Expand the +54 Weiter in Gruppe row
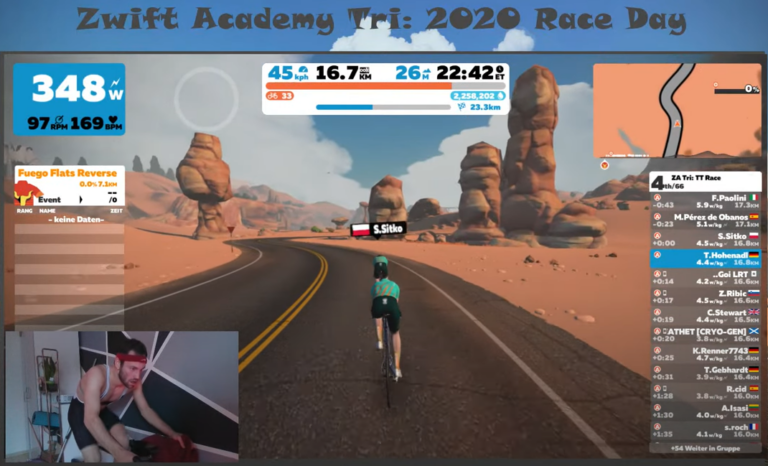Image resolution: width=768 pixels, height=466 pixels. click(705, 448)
